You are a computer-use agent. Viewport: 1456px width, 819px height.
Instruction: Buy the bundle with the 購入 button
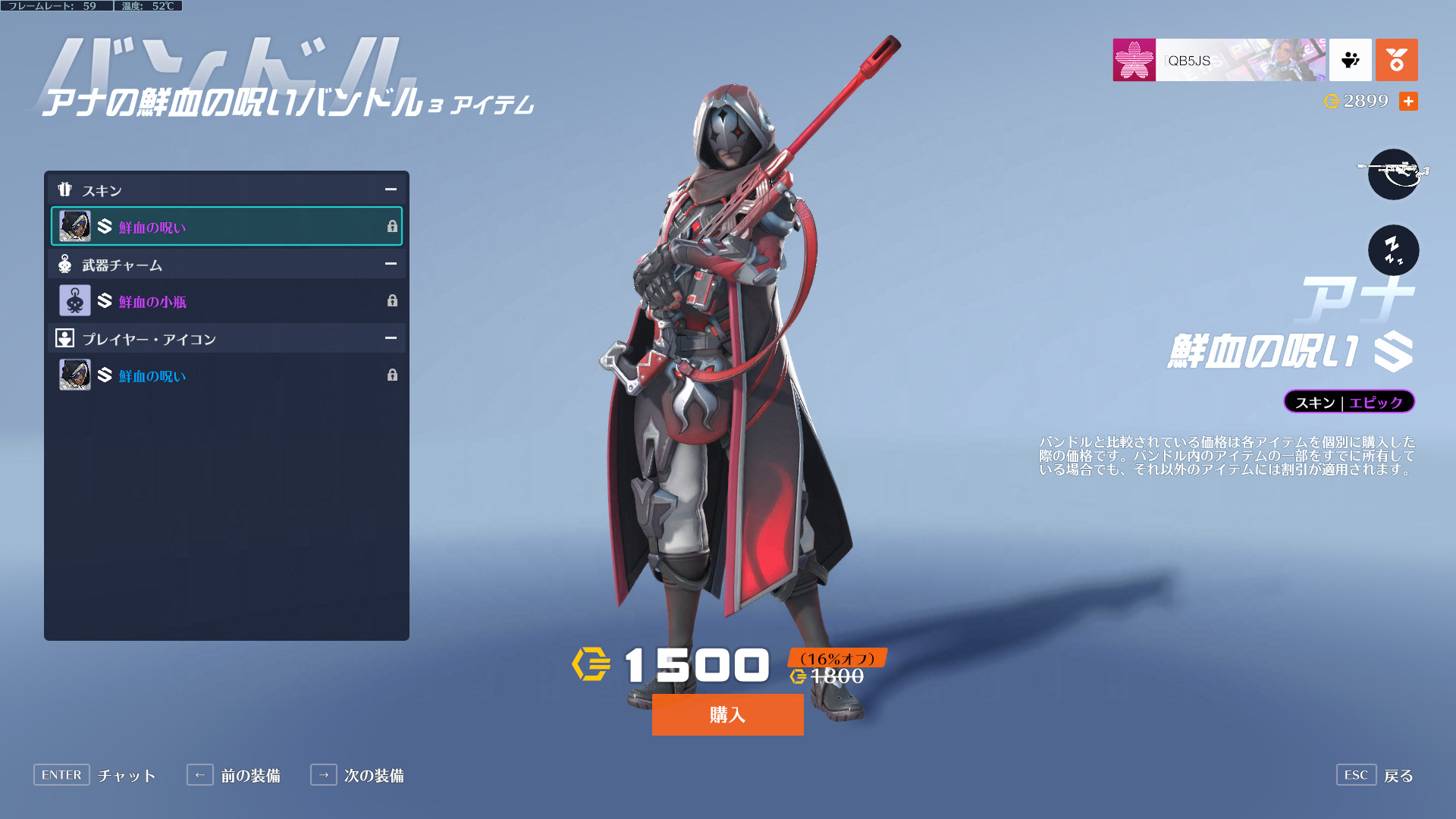point(727,714)
